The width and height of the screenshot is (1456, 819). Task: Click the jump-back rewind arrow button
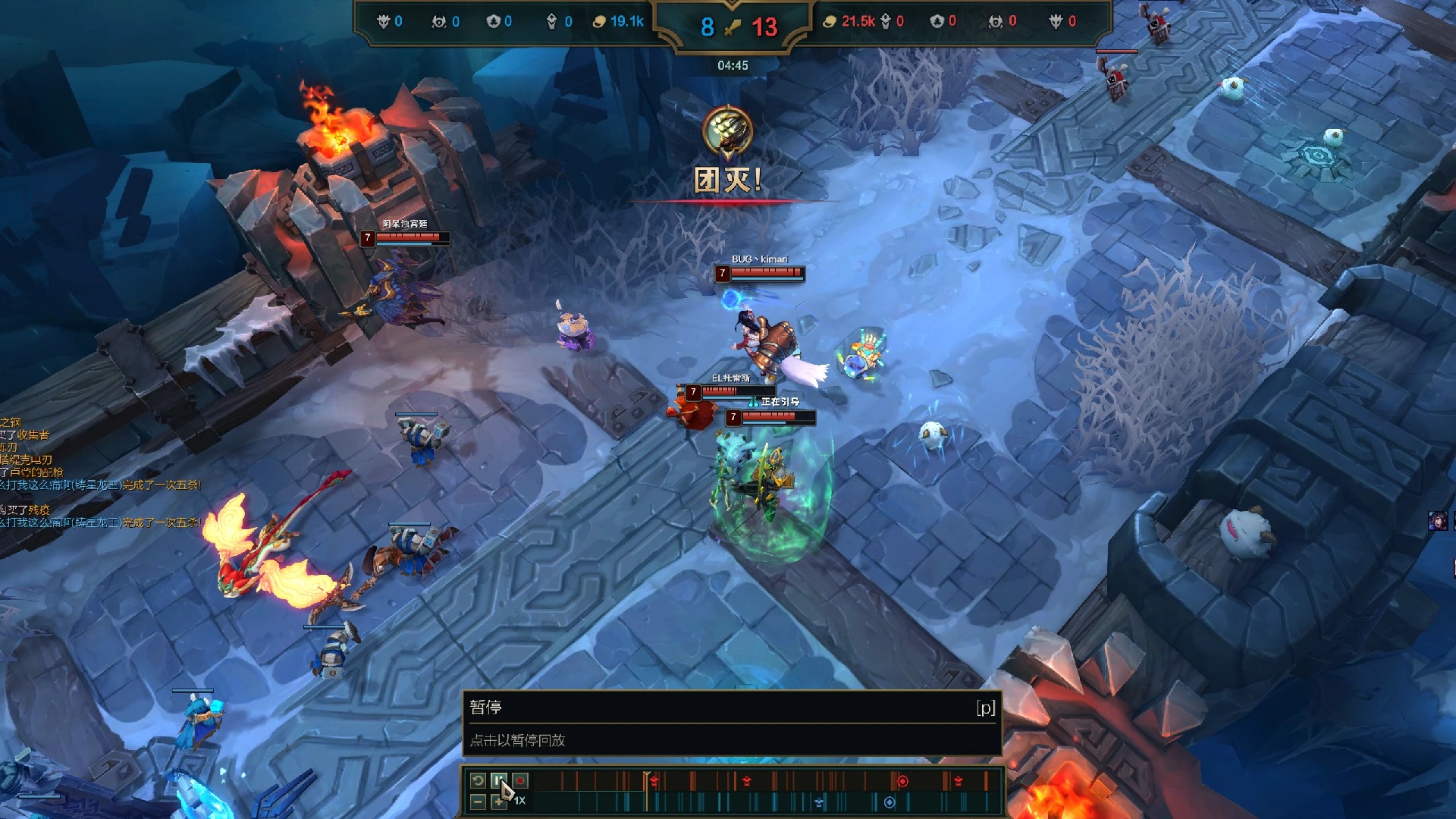478,780
